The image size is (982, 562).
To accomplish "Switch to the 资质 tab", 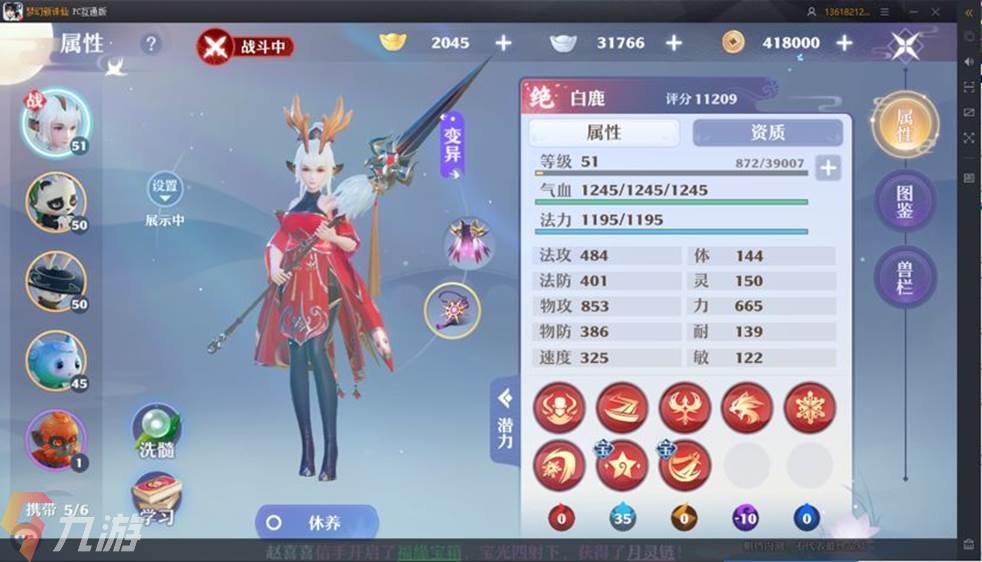I will [767, 132].
